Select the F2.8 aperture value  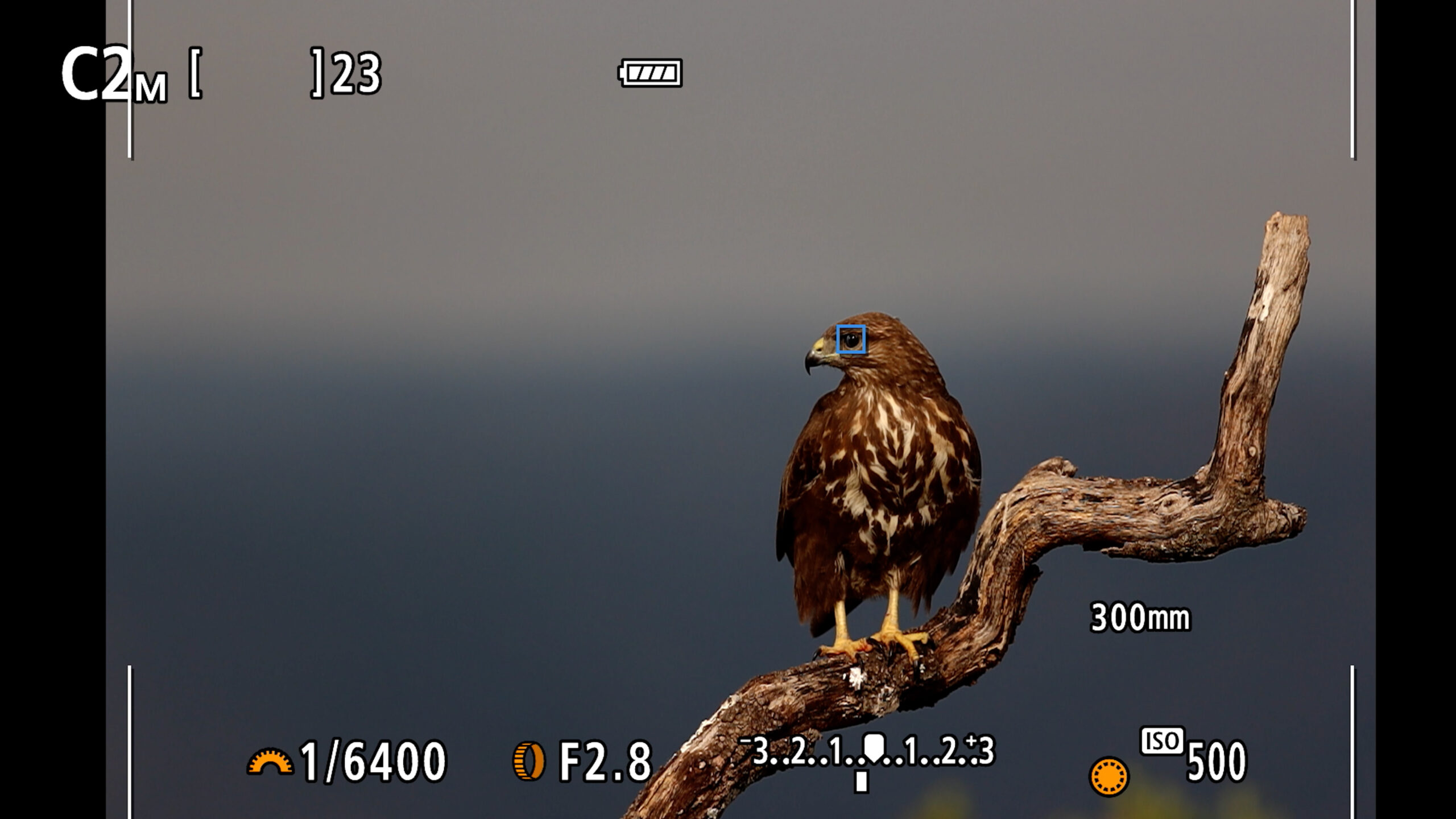(x=605, y=762)
